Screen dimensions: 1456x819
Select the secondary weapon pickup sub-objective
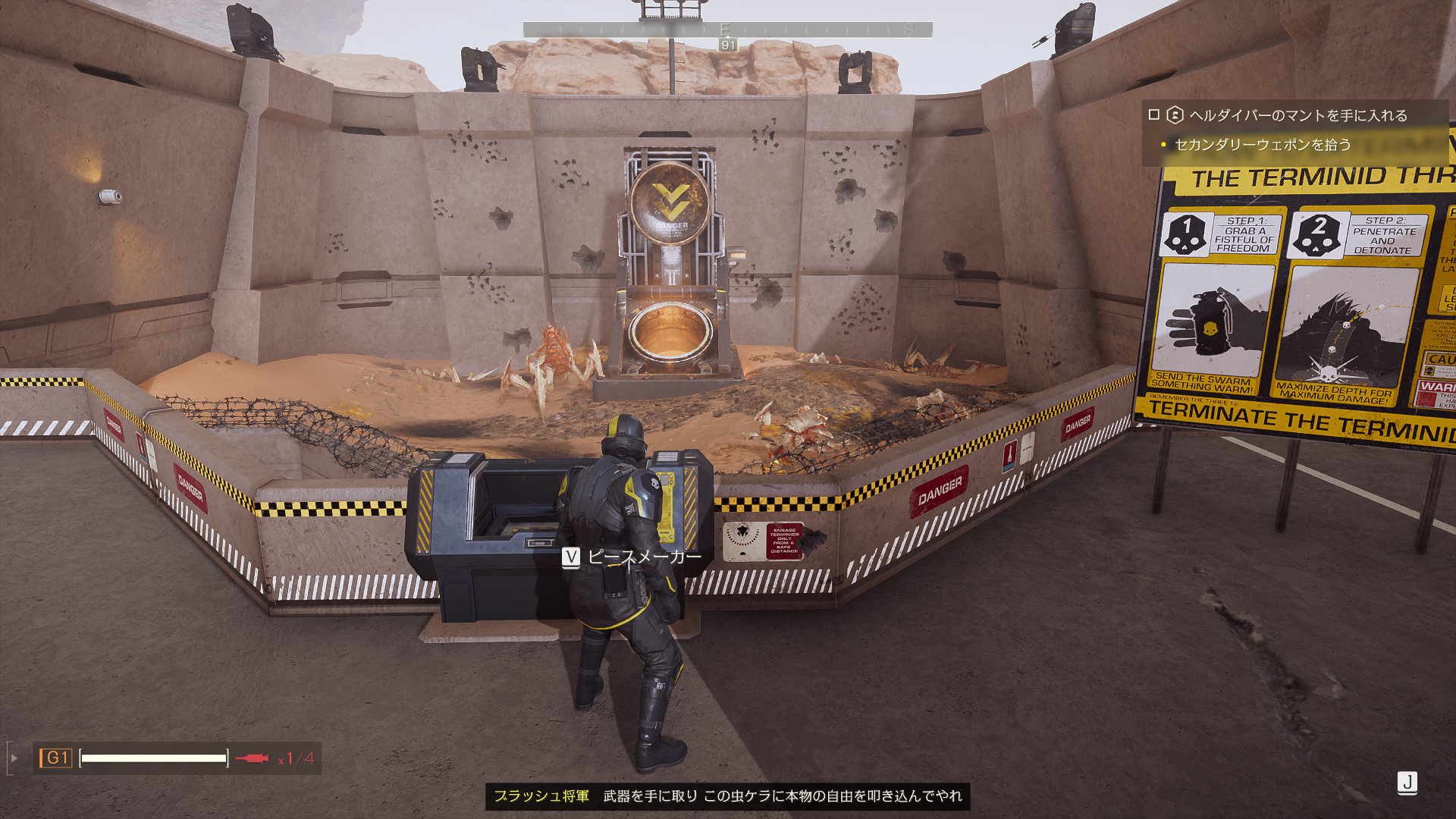1263,144
